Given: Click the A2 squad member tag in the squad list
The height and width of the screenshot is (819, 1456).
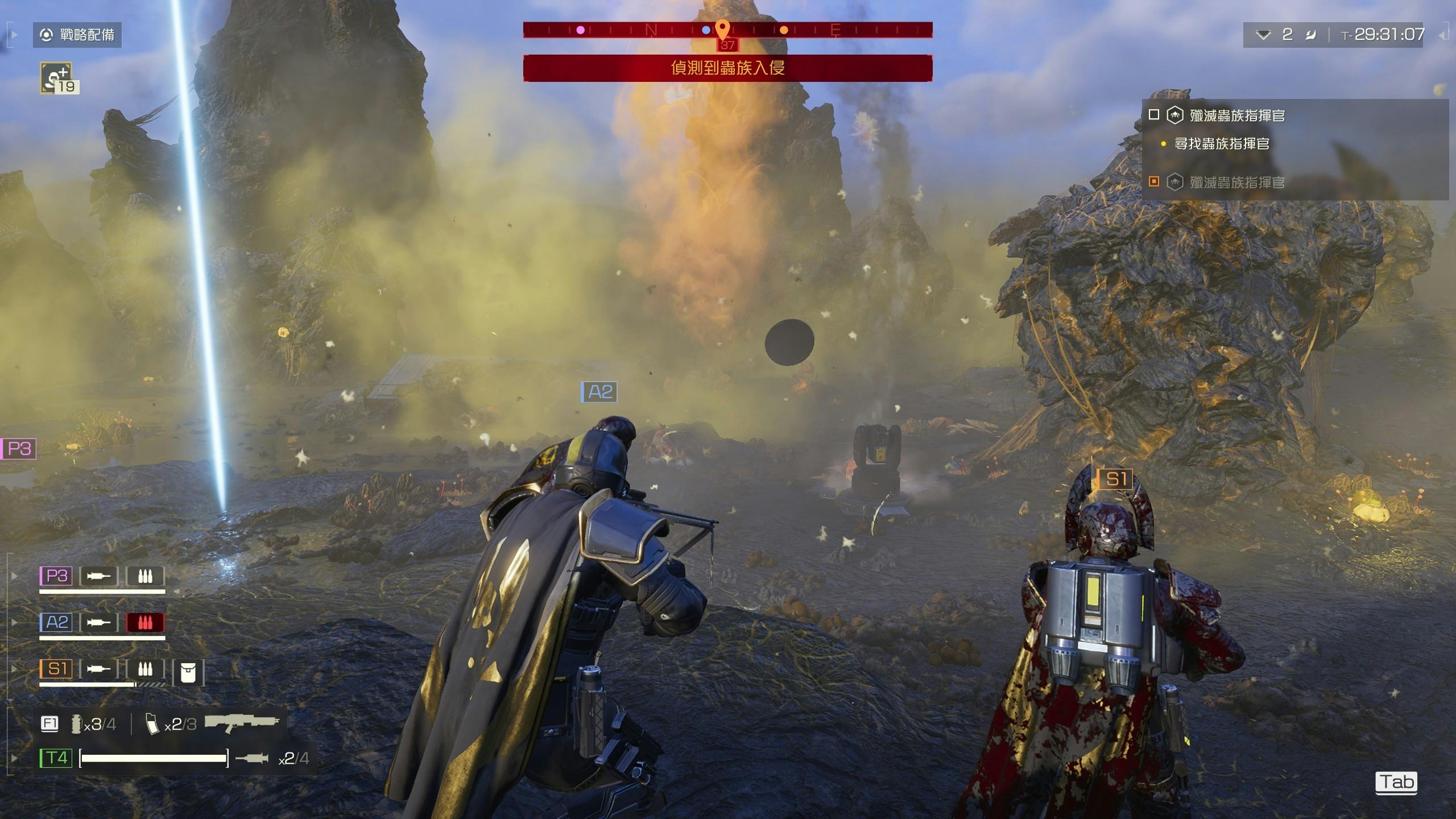Looking at the screenshot, I should [56, 622].
